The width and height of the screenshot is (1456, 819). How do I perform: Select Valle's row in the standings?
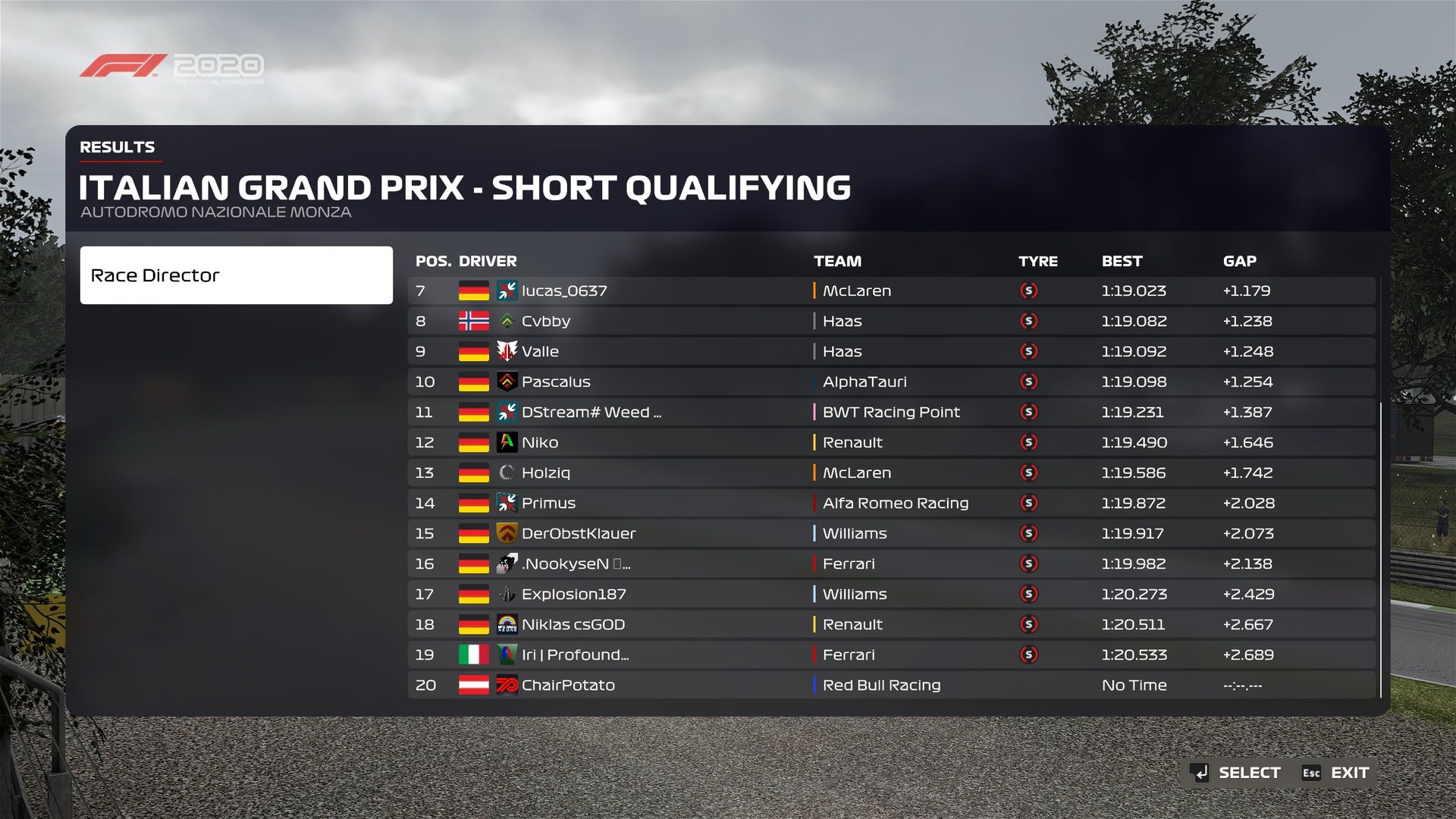pyautogui.click(x=891, y=351)
